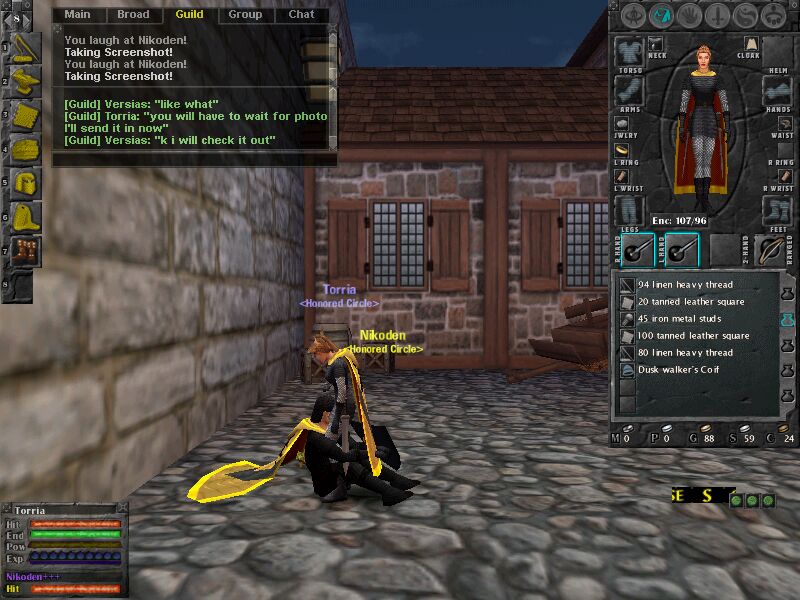
Task: Select the Group chat tab
Action: pos(245,15)
